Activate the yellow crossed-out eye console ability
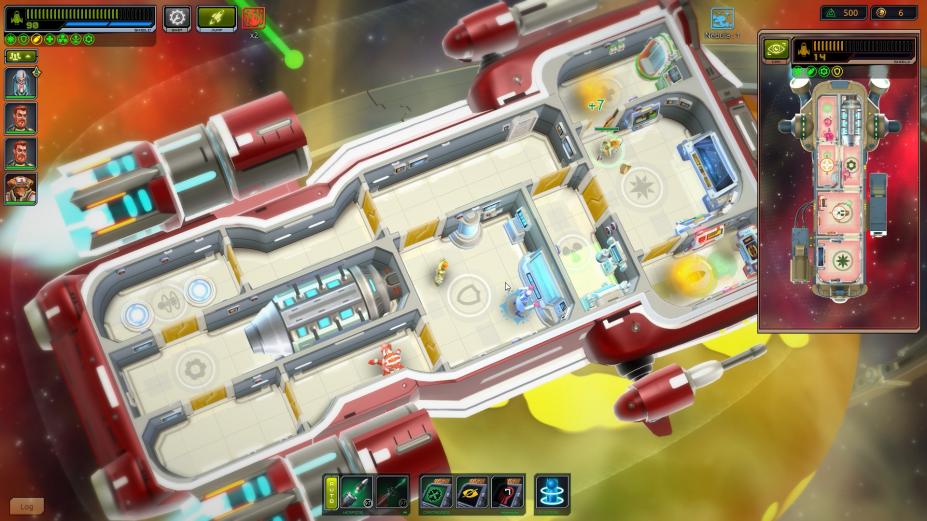 471,493
